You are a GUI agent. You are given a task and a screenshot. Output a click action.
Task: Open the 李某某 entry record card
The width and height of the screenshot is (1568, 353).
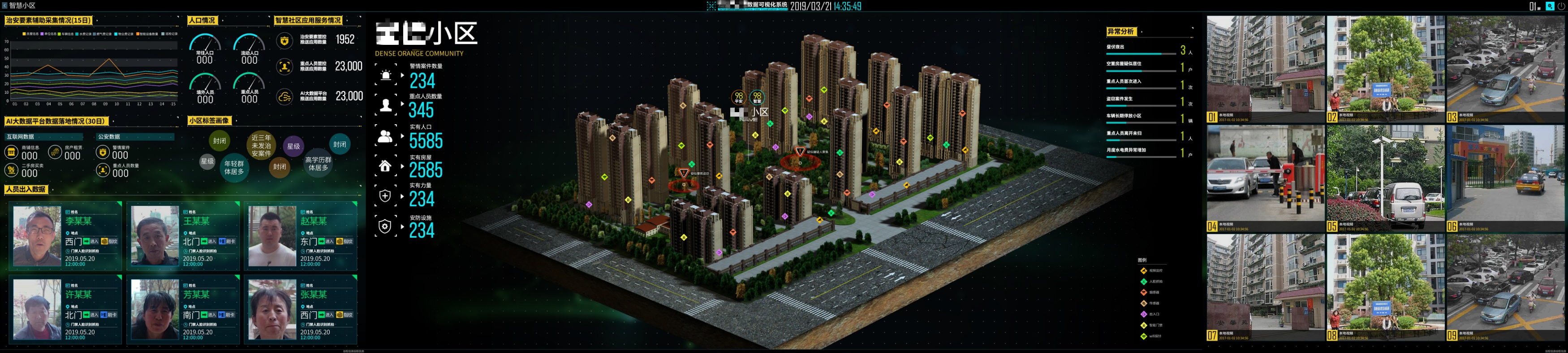[x=65, y=236]
